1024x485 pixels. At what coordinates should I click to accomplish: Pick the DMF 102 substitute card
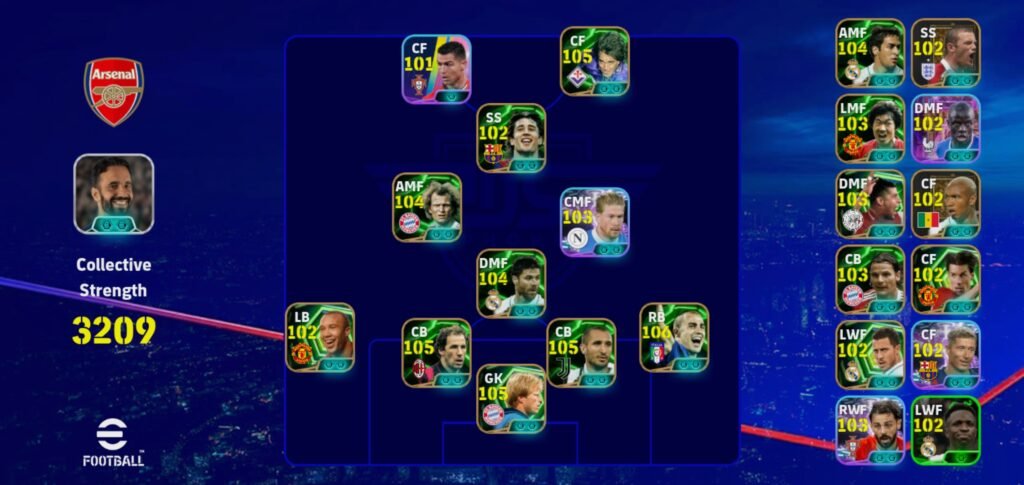coord(945,129)
